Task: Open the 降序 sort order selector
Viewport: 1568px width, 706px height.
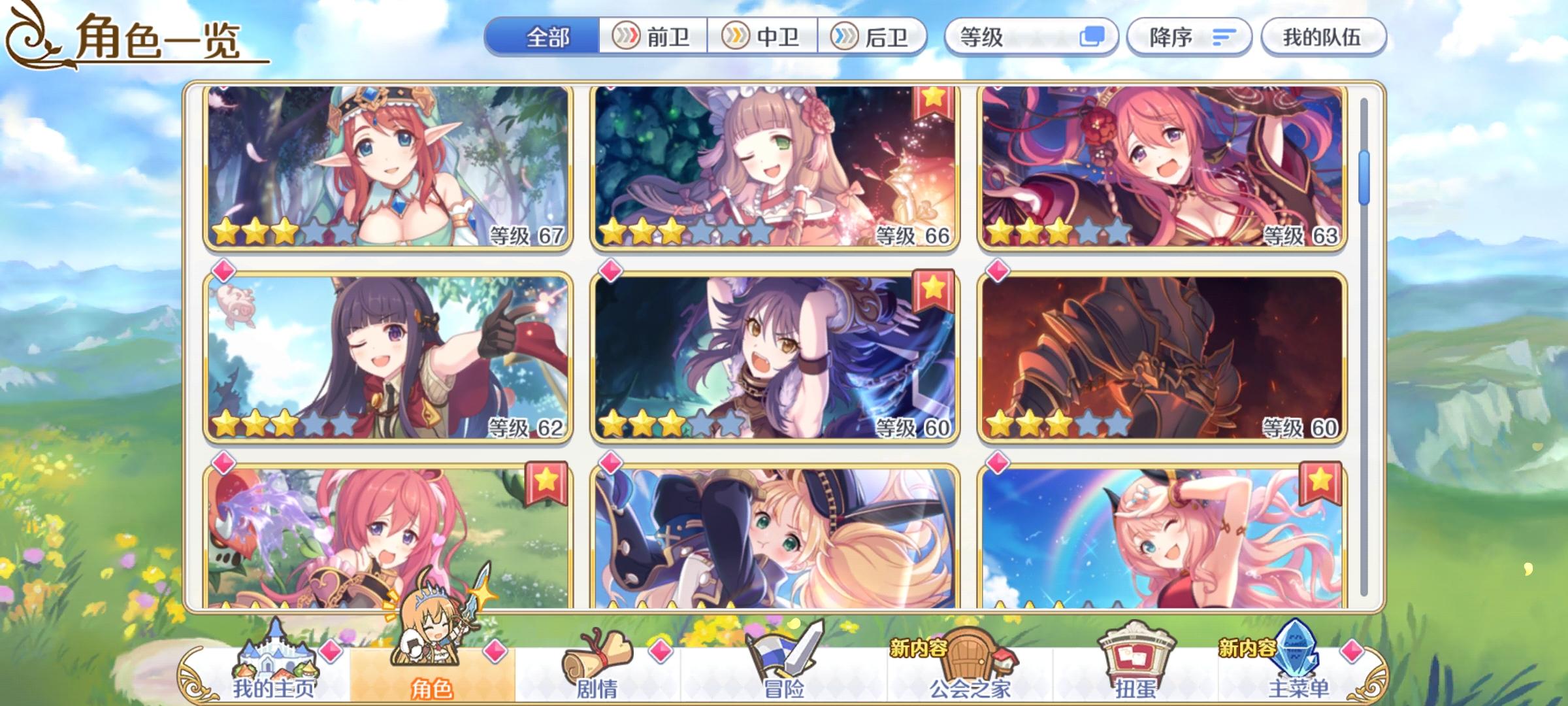Action: point(1189,37)
